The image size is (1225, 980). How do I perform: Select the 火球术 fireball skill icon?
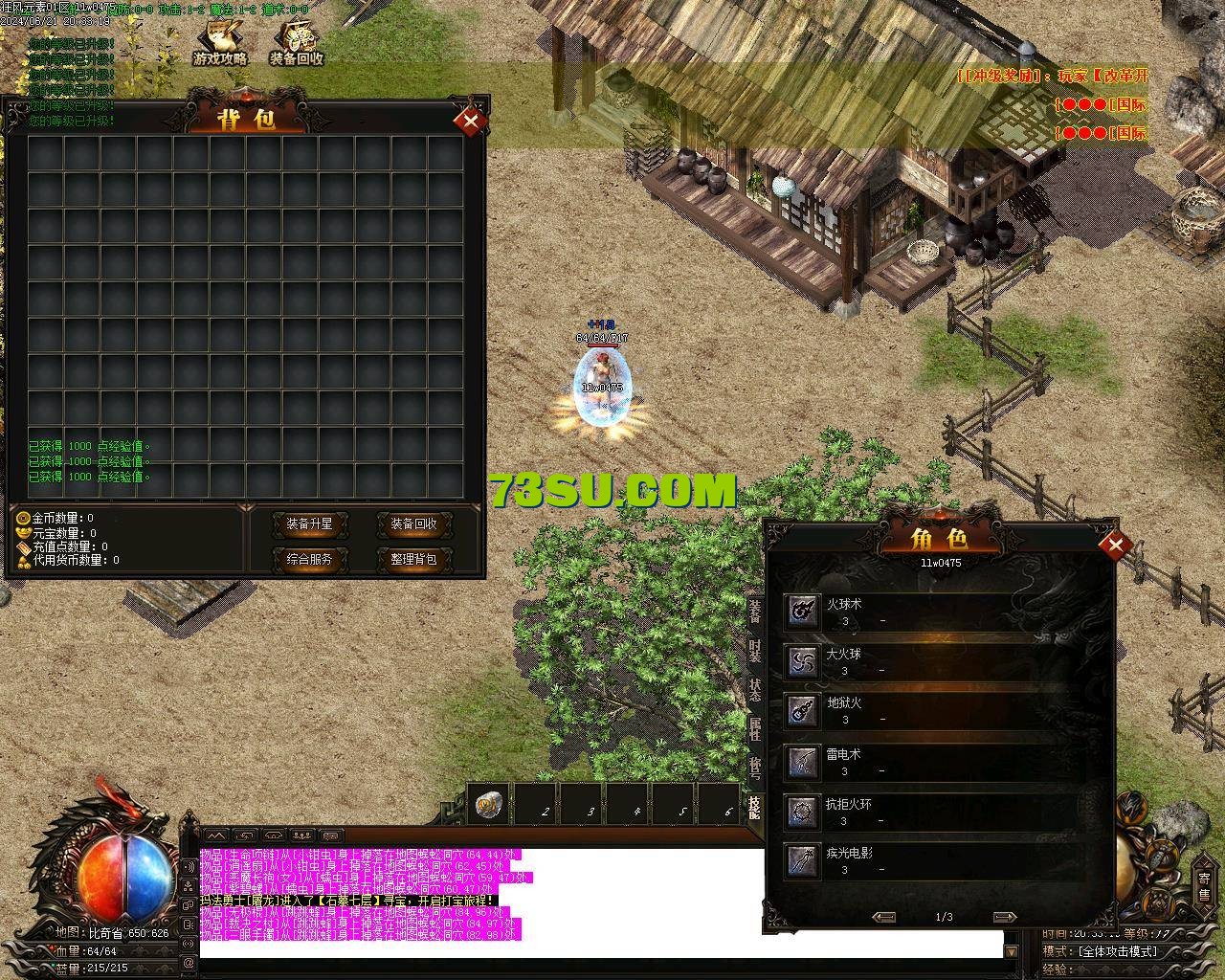[802, 611]
